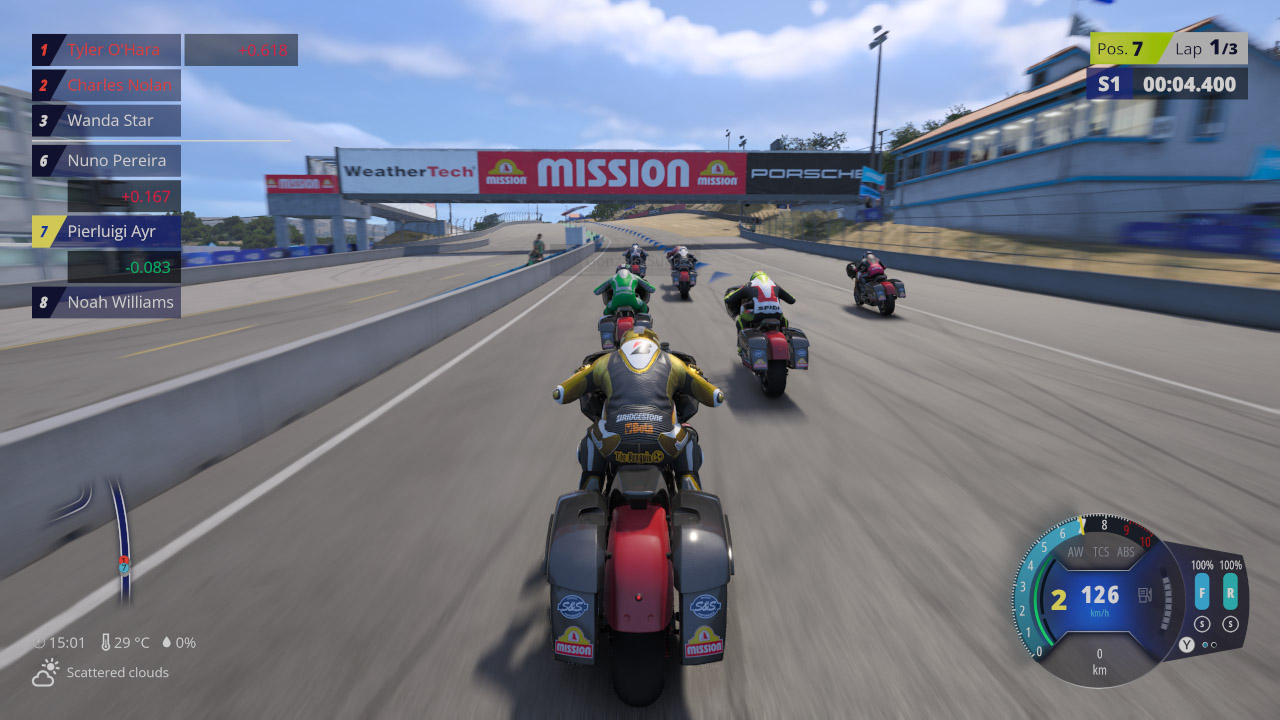Click the water droplet humidity icon

[165, 642]
